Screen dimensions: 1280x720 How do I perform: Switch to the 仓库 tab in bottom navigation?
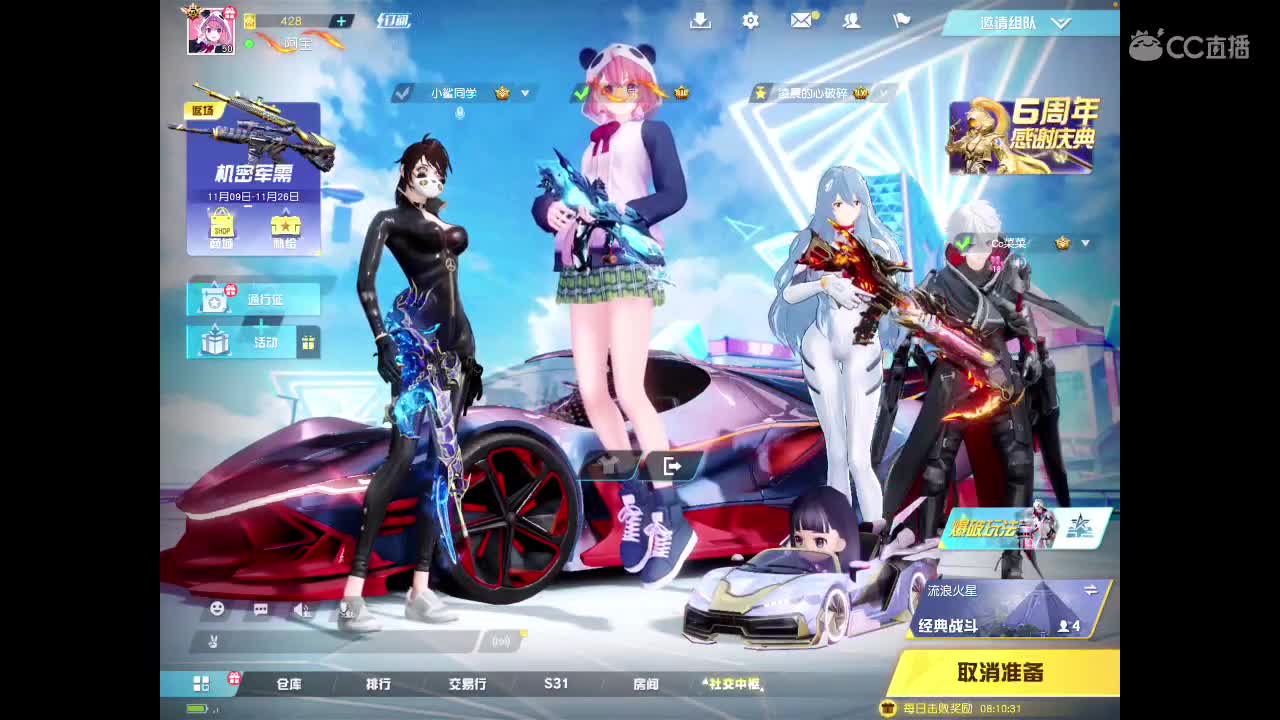pos(291,684)
